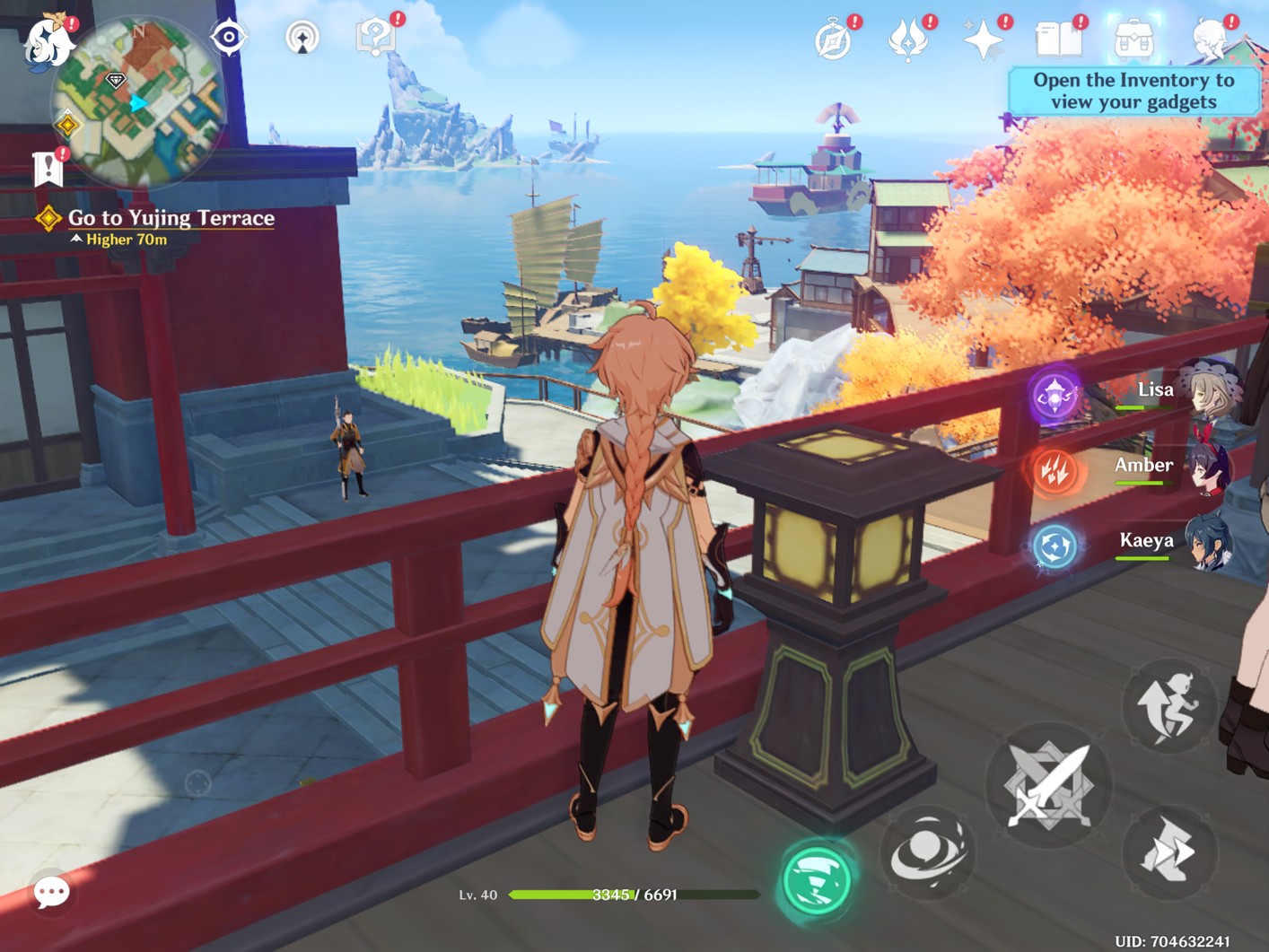The image size is (1269, 952).
Task: Open the circular minimap
Action: coord(139,101)
